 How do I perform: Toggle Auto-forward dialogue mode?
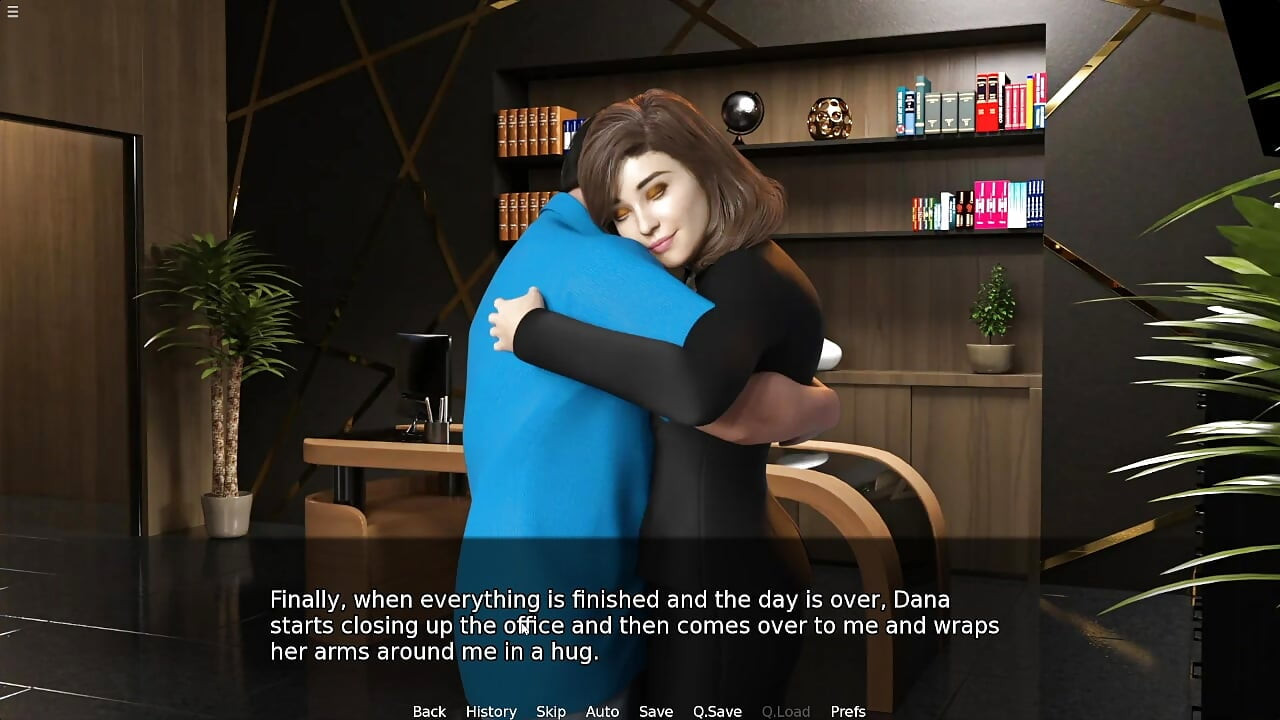click(x=602, y=711)
